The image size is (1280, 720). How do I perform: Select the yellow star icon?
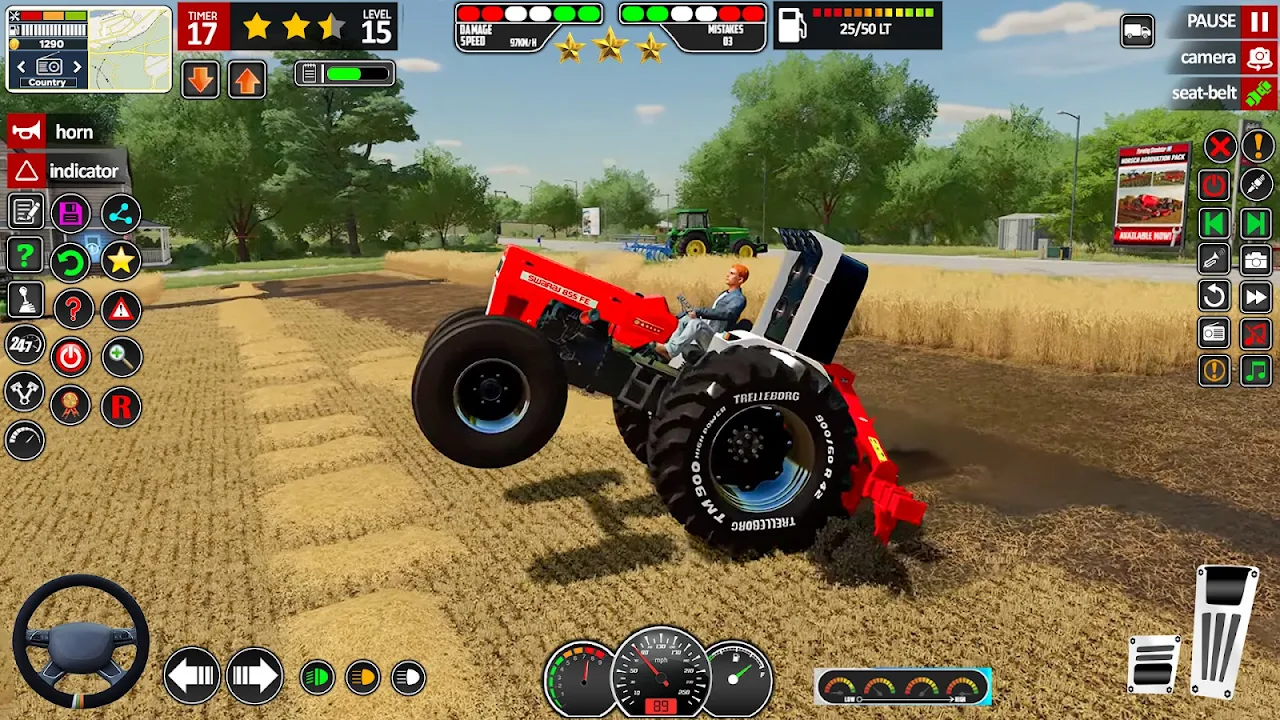pos(121,261)
